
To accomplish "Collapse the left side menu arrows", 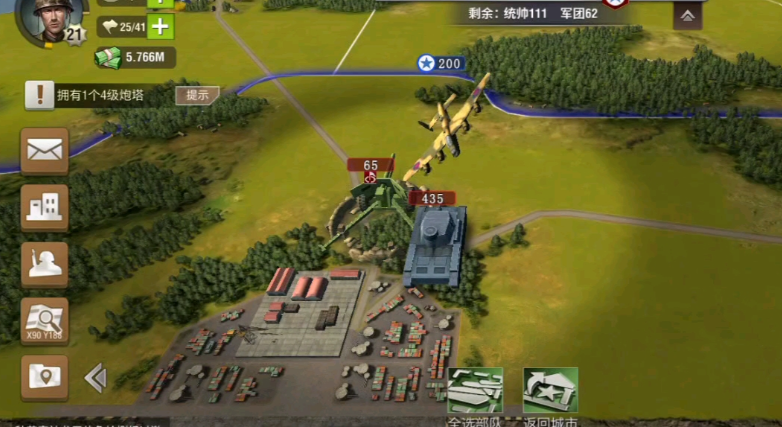I will (x=95, y=377).
